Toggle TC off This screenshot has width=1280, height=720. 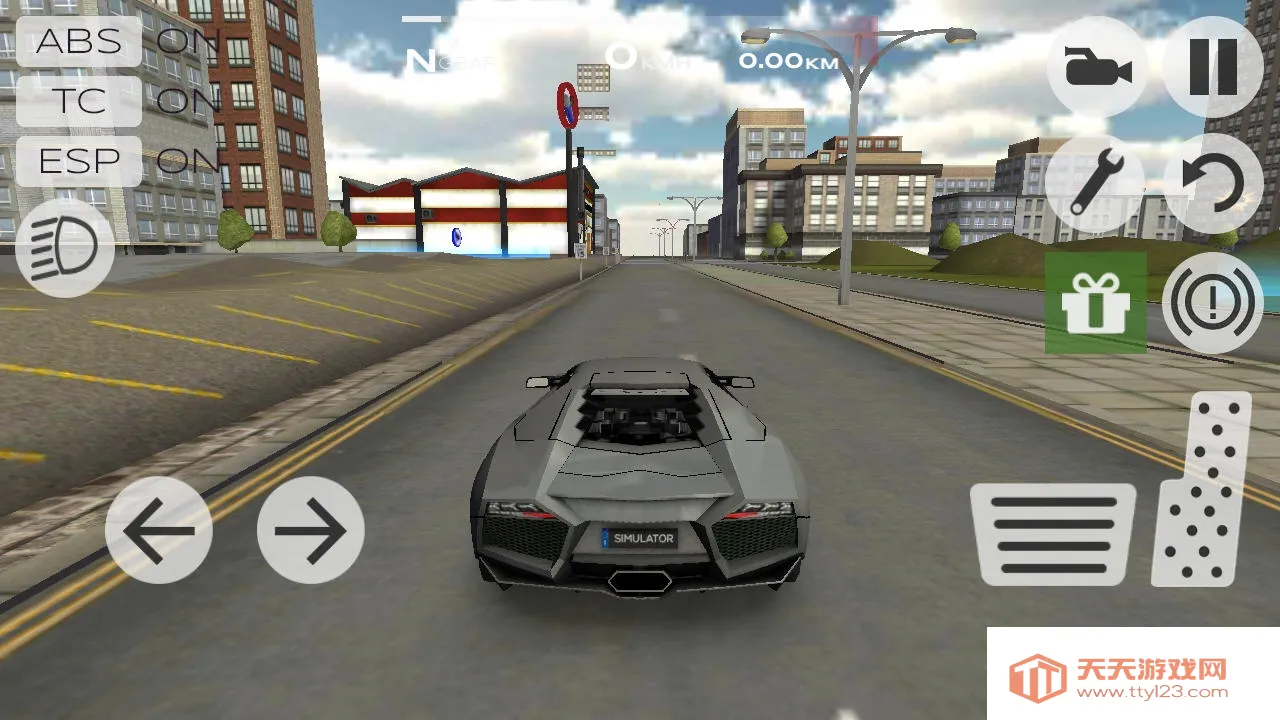click(x=80, y=102)
